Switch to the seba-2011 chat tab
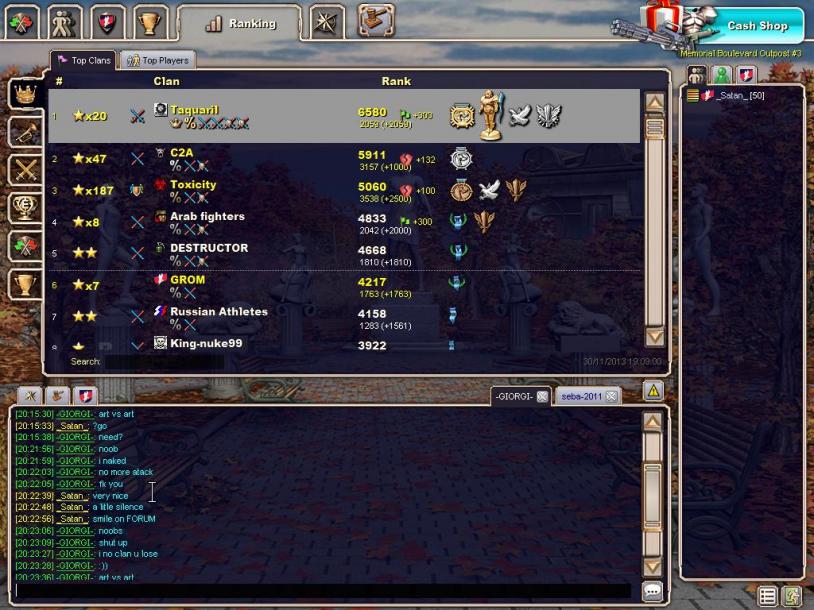This screenshot has width=814, height=610. click(x=580, y=397)
